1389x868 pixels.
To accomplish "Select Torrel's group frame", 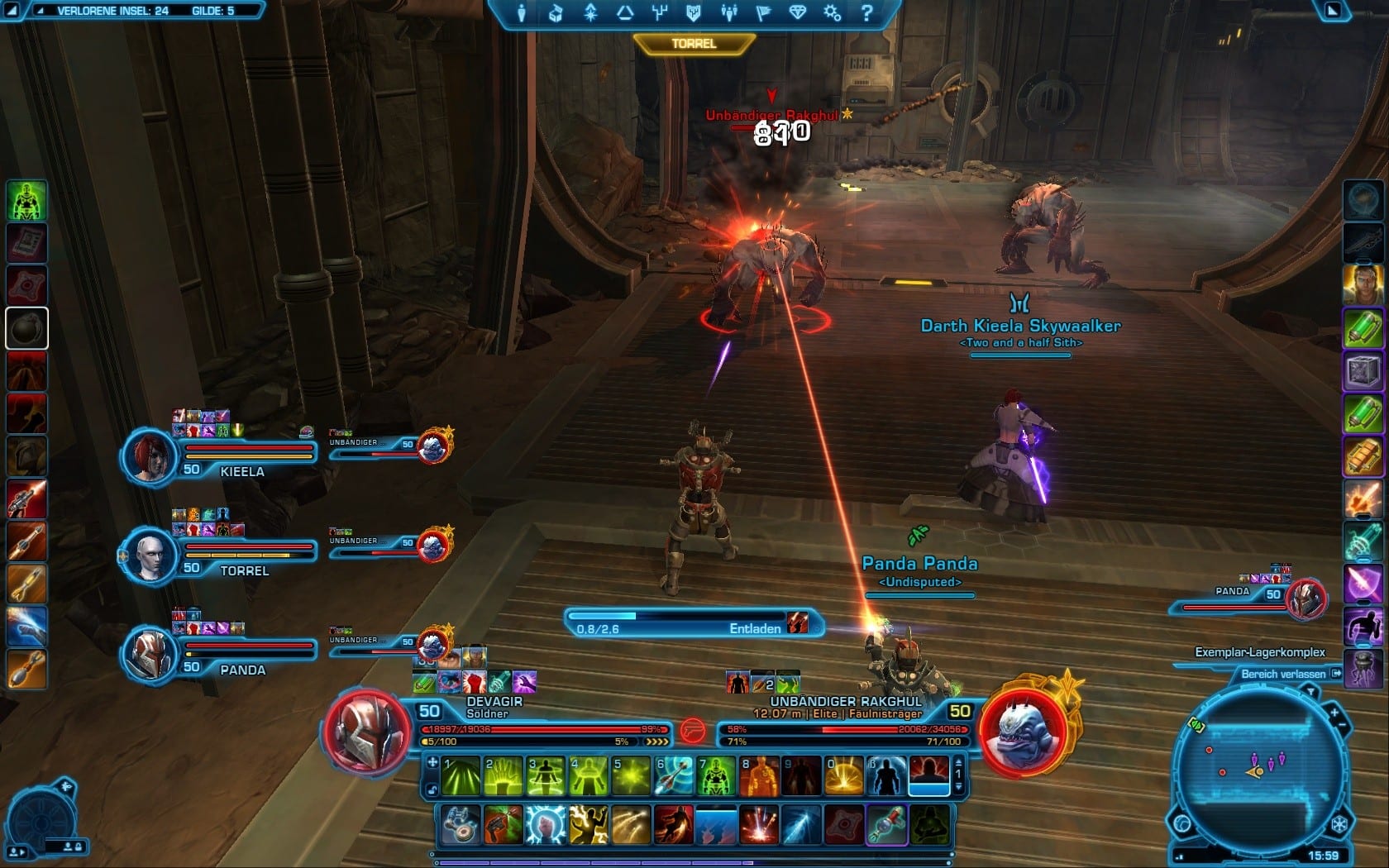I will pyautogui.click(x=150, y=555).
